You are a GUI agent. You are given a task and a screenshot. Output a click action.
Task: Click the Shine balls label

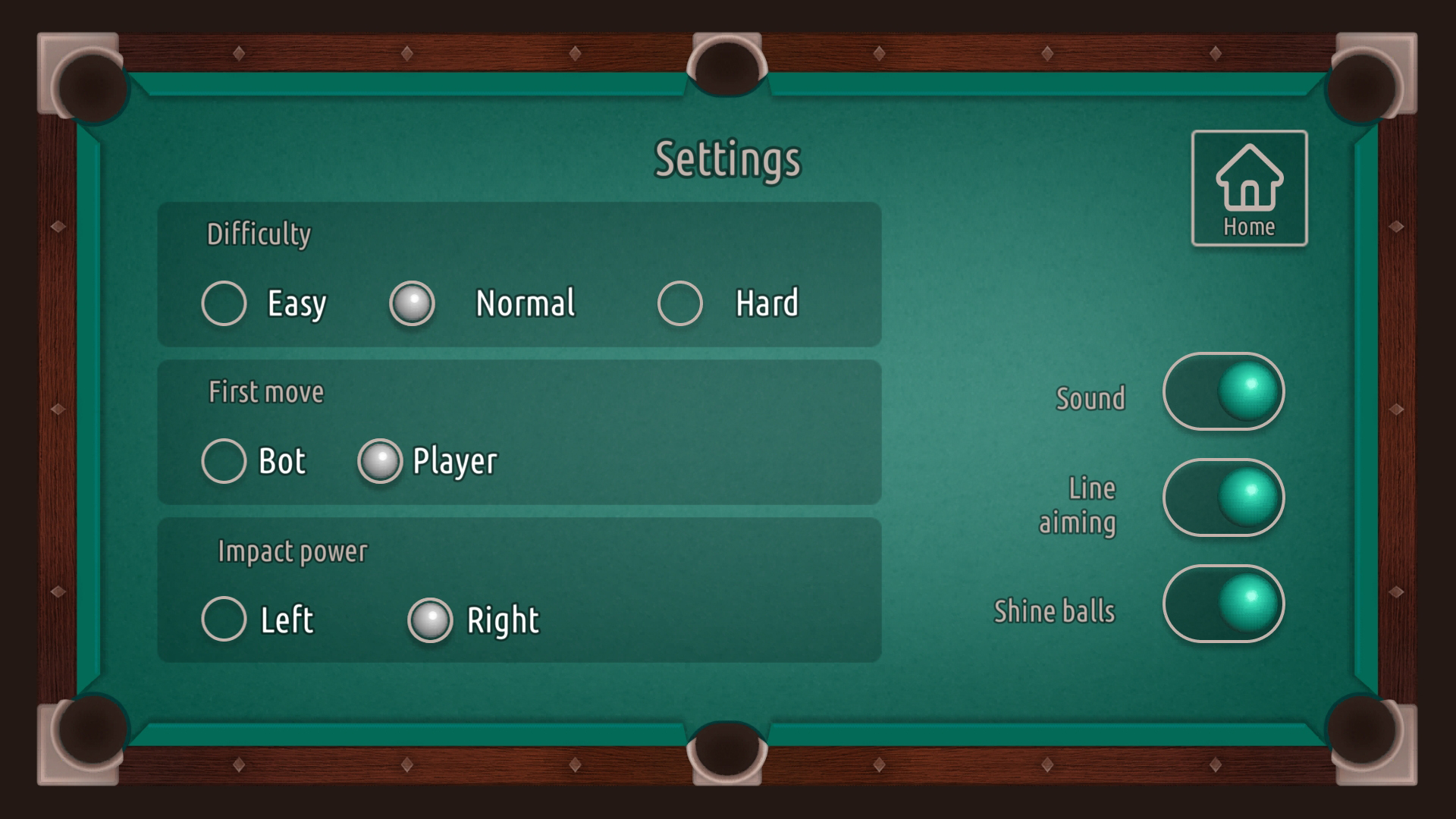coord(1056,611)
